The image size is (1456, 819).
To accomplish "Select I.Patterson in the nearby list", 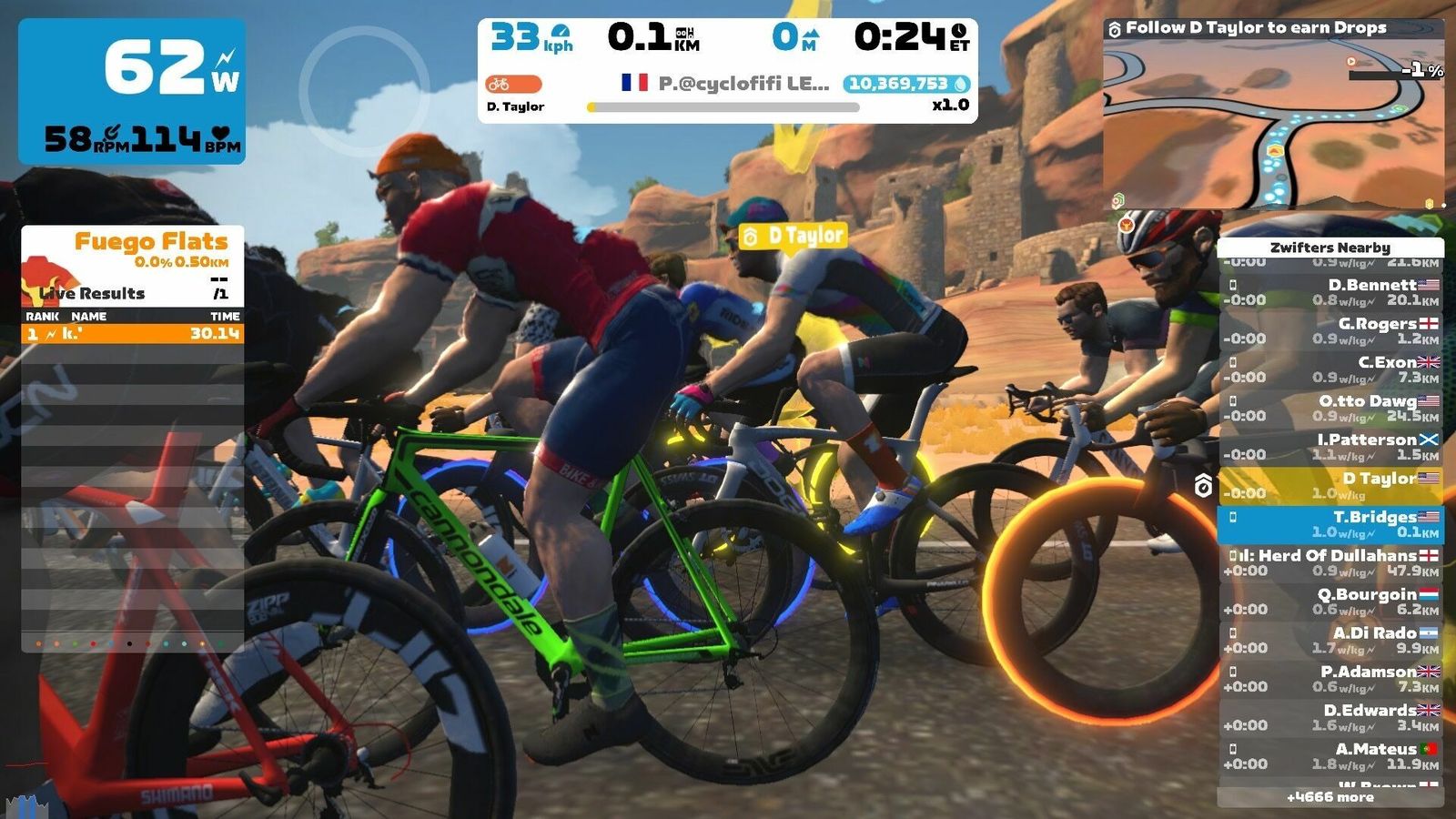I will [1330, 447].
